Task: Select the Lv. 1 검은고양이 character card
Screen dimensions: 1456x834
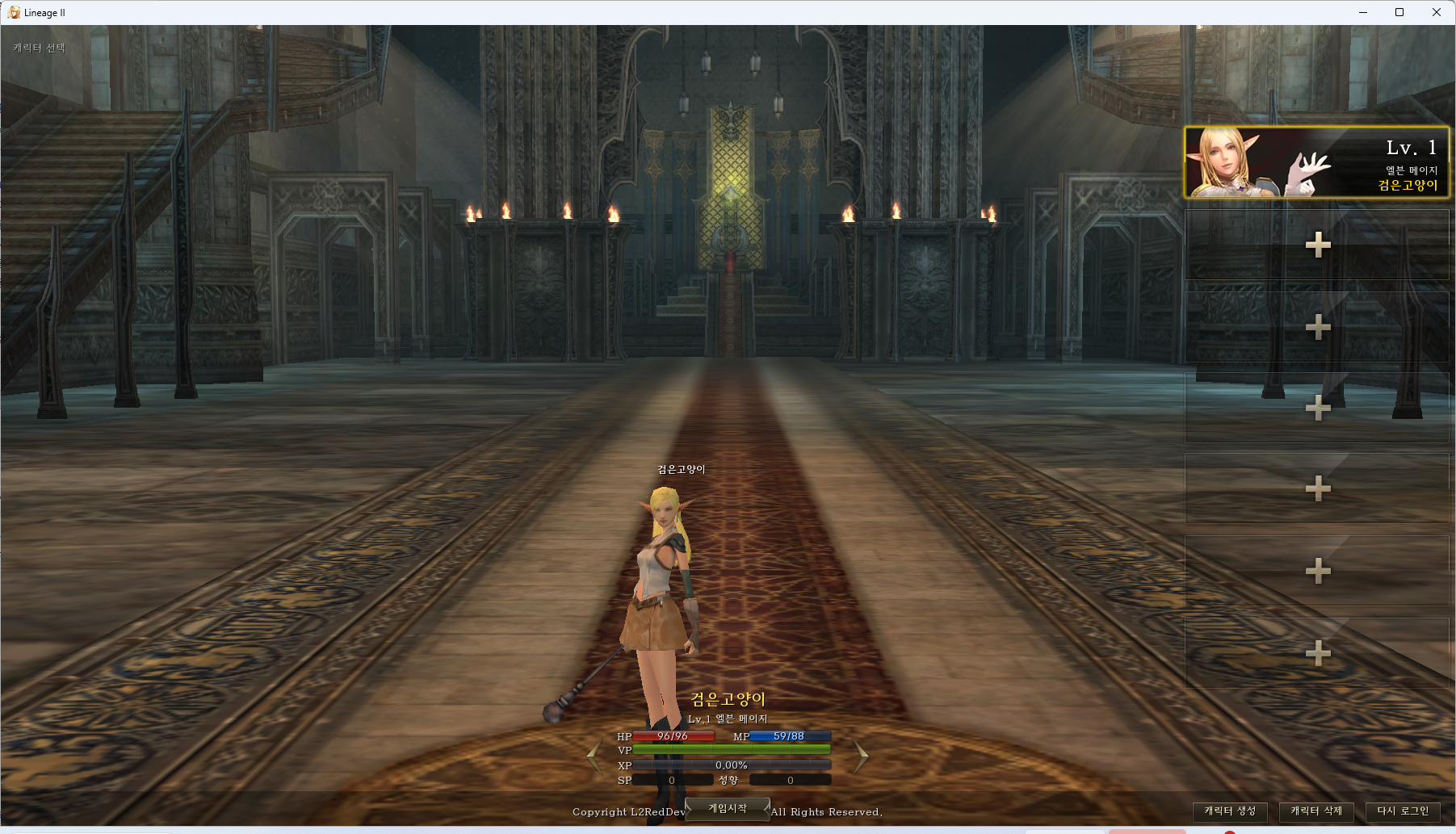Action: point(1316,162)
